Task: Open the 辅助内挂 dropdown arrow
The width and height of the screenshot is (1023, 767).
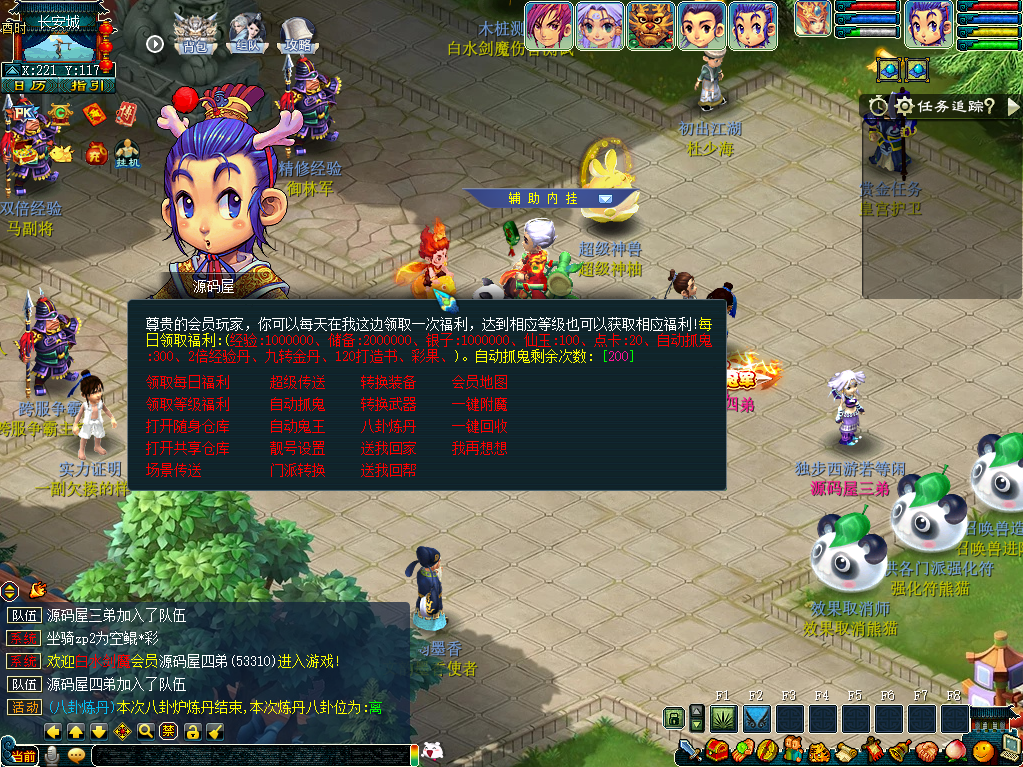Action: (x=605, y=198)
